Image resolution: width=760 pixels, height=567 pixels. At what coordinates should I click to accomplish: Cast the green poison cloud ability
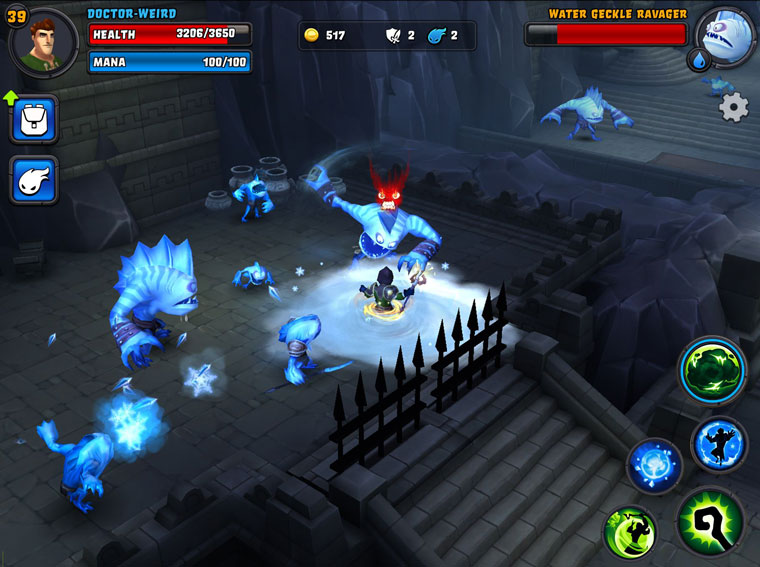coord(713,370)
